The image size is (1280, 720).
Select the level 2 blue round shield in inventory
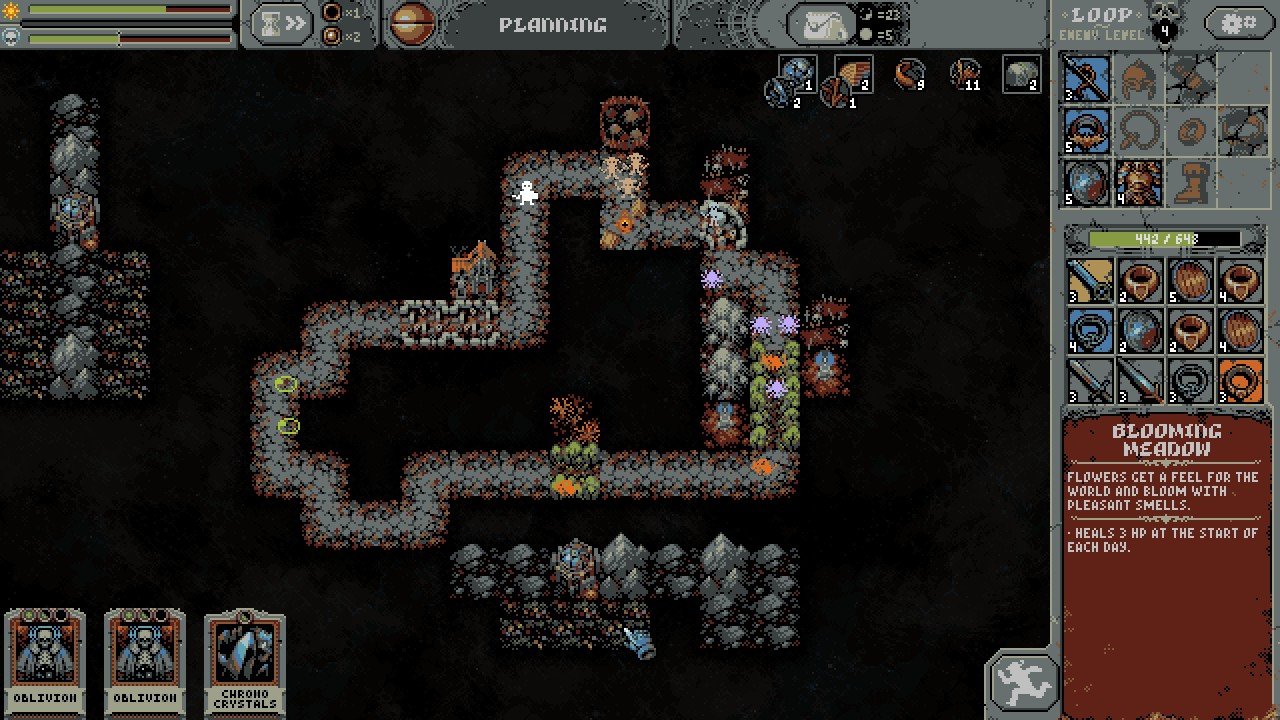(1138, 332)
